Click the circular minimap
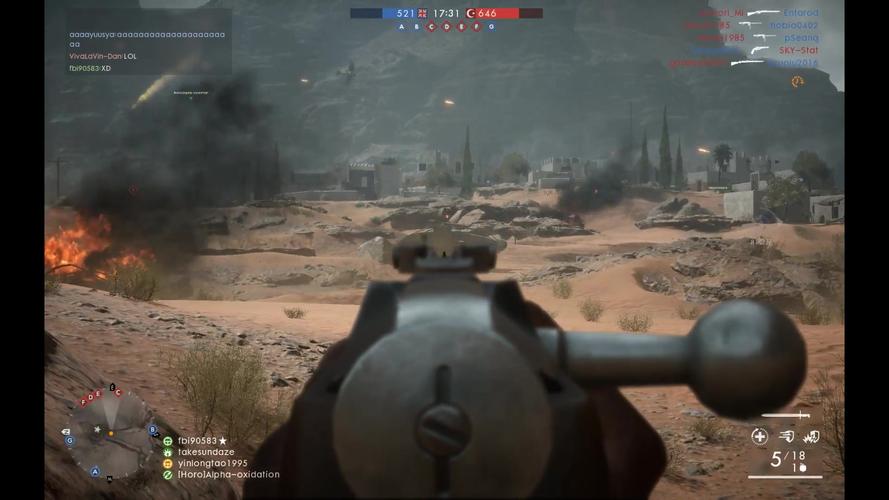889x500 pixels. [x=110, y=432]
